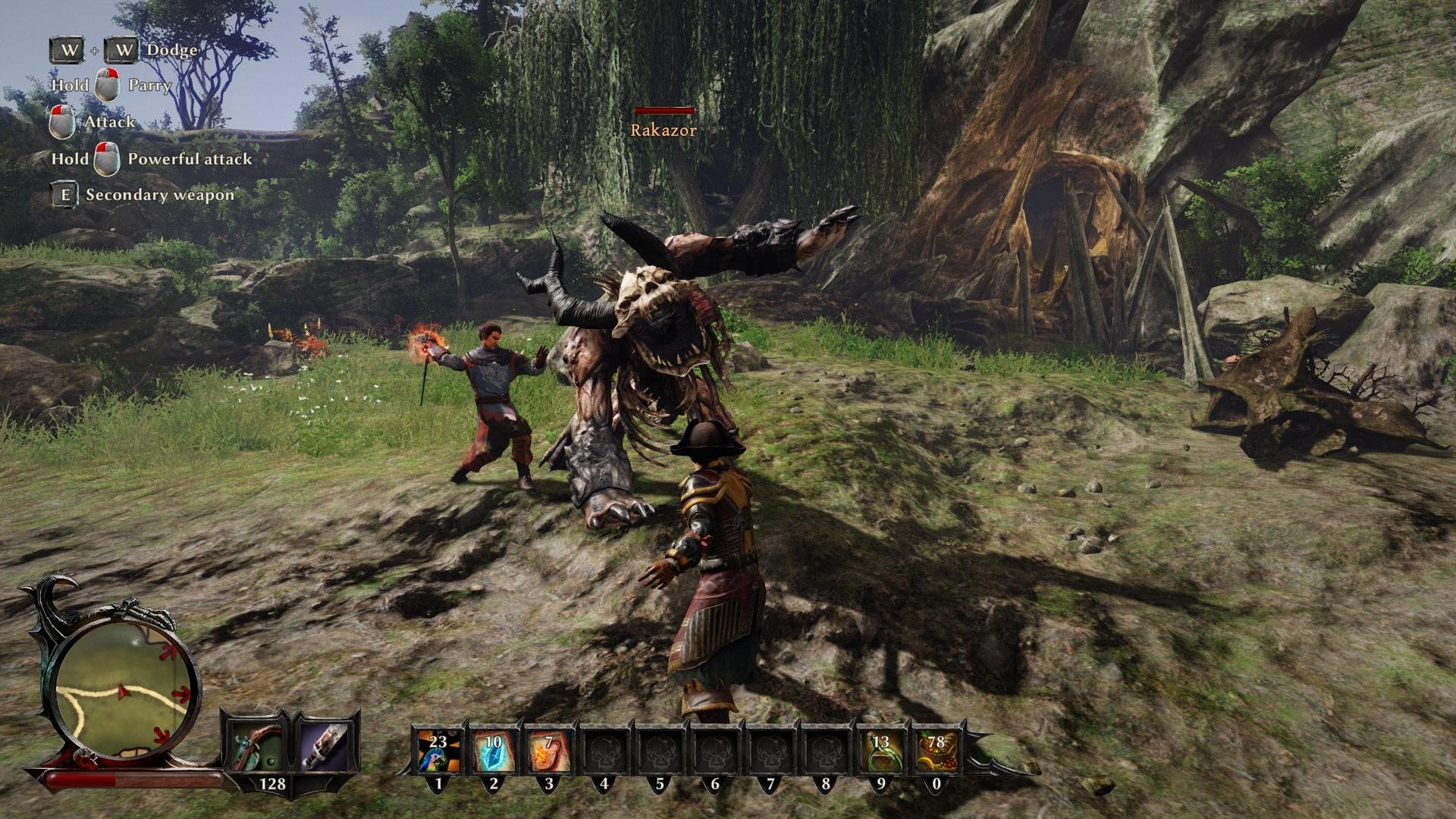Screen dimensions: 1456x819
Task: Use the blue crystal scroll in slot 2
Action: (493, 752)
